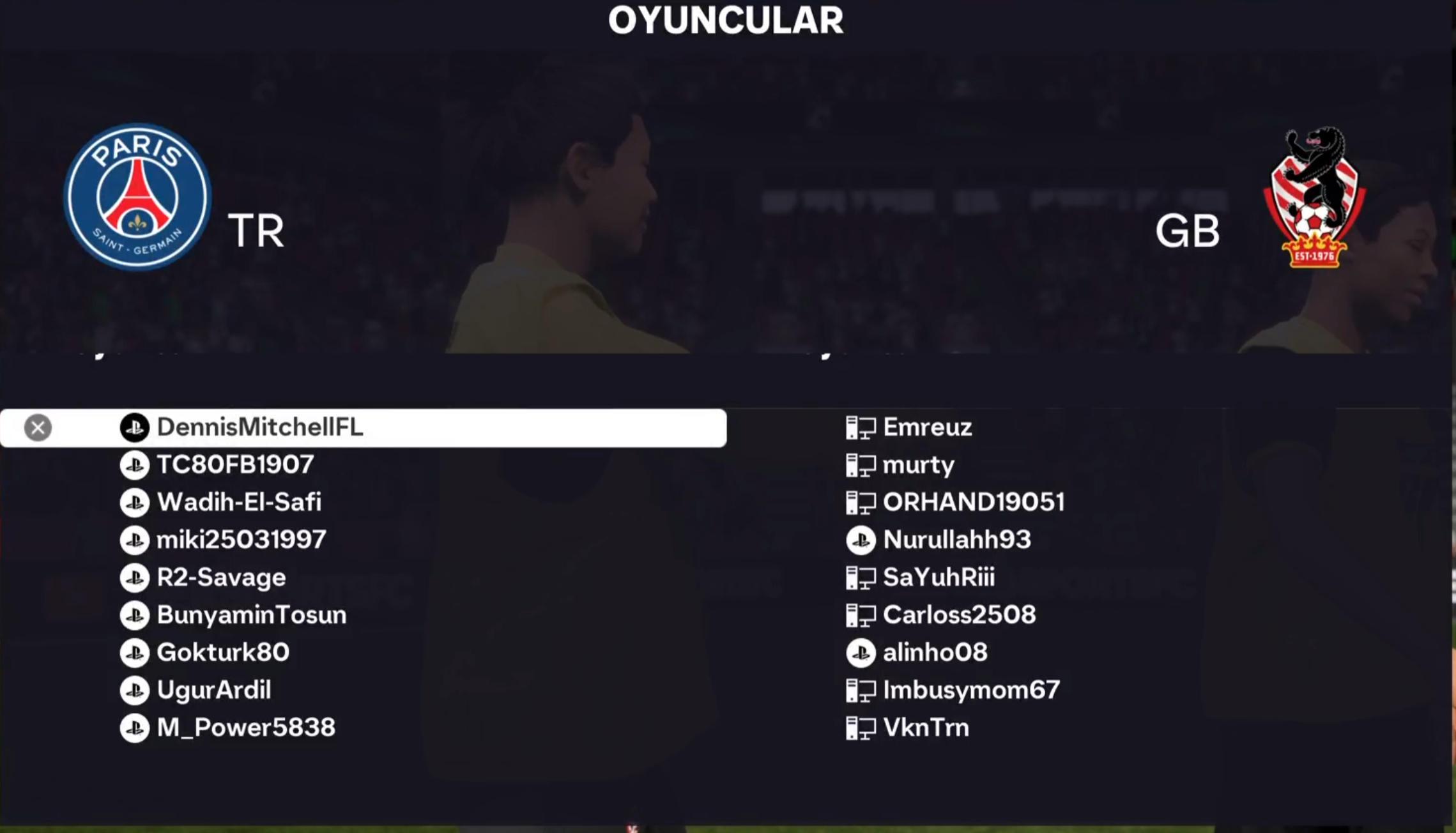Click the X icon beside DennisMitchellFL
This screenshot has height=833, width=1456.
point(38,428)
